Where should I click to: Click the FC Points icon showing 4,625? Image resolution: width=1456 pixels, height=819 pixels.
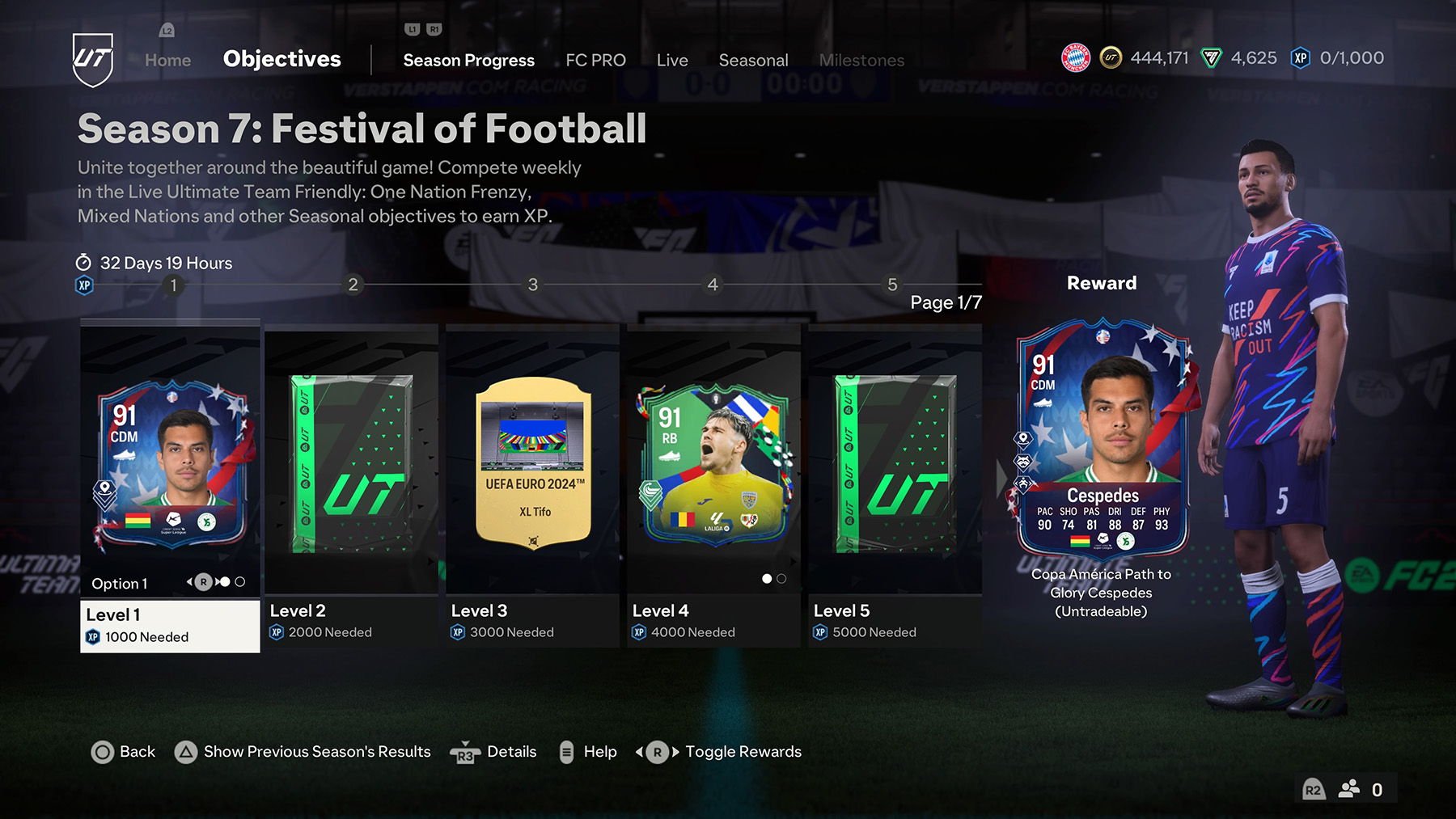(1210, 57)
